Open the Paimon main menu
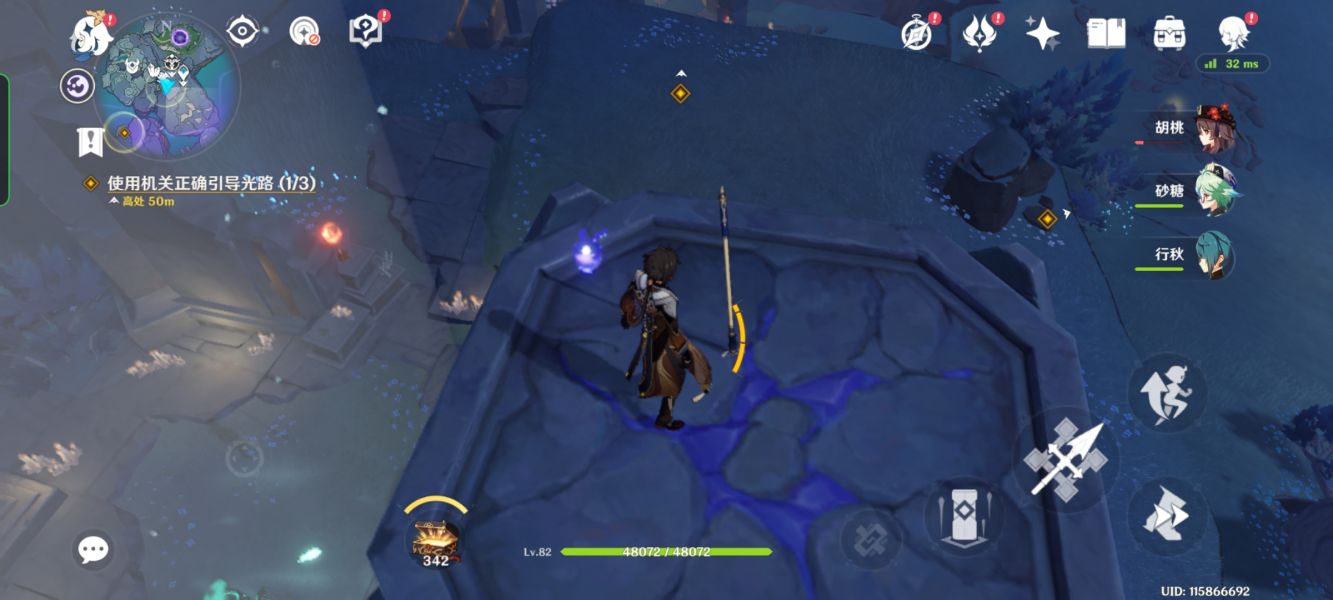 point(91,35)
